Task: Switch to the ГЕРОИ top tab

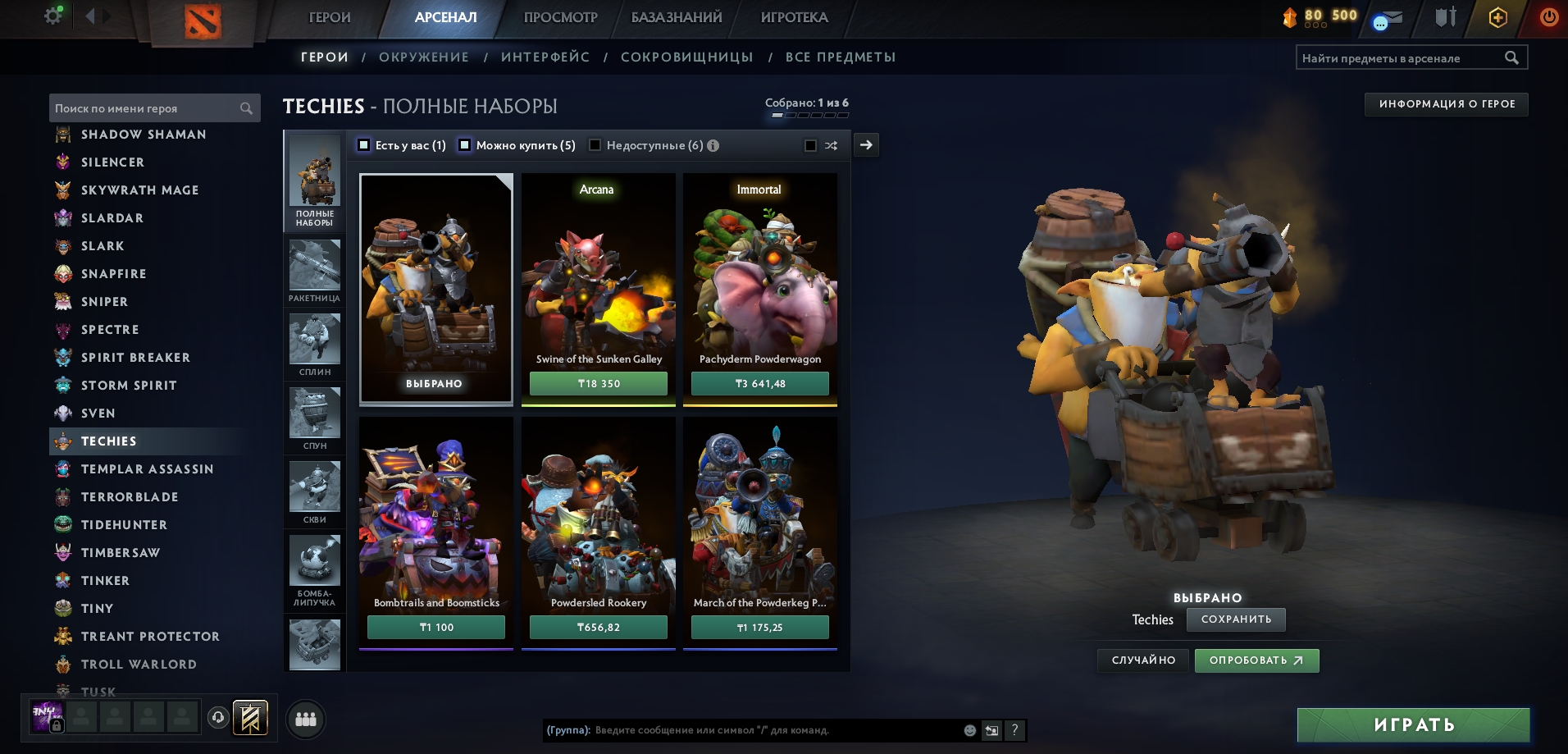Action: point(329,17)
